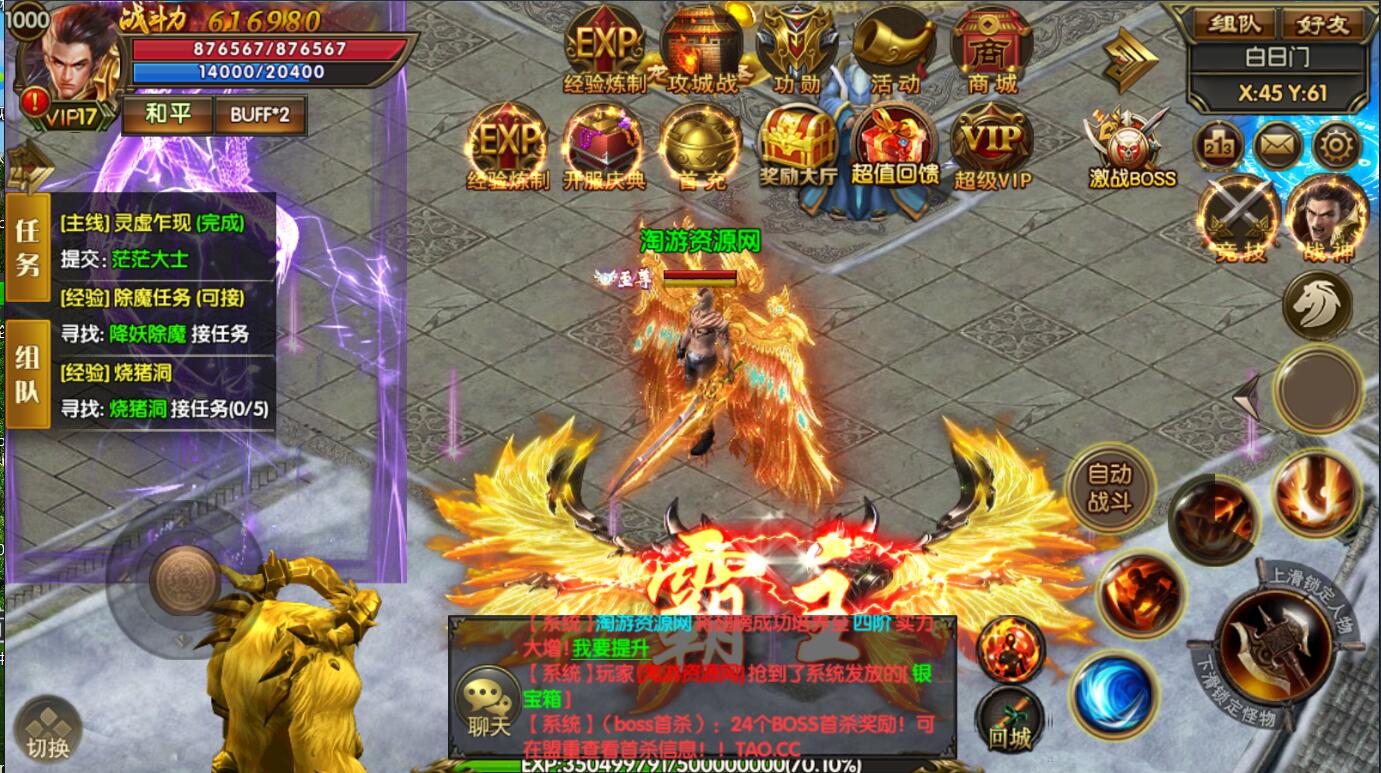The image size is (1381, 773).
Task: Open 开服庆典 server celebration
Action: pos(604,147)
